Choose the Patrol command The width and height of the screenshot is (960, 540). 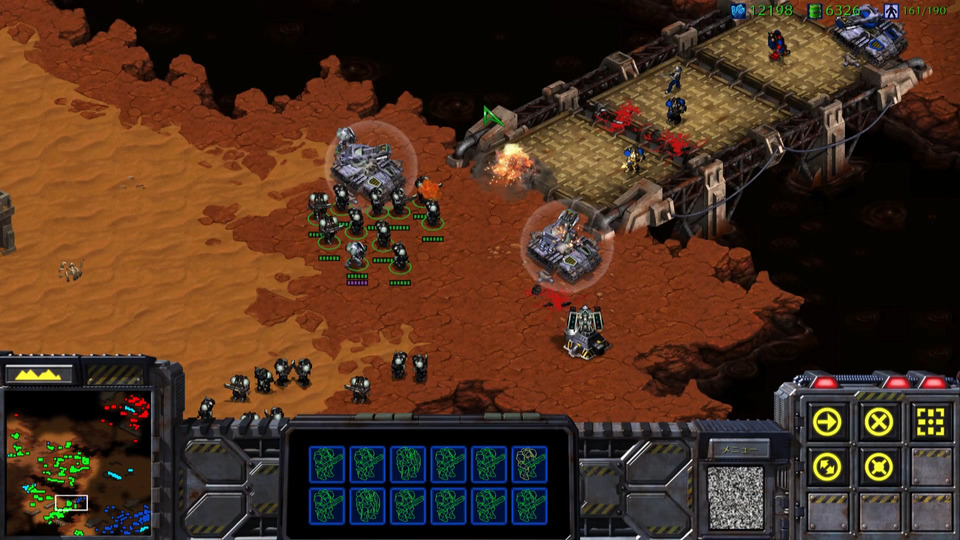[829, 467]
